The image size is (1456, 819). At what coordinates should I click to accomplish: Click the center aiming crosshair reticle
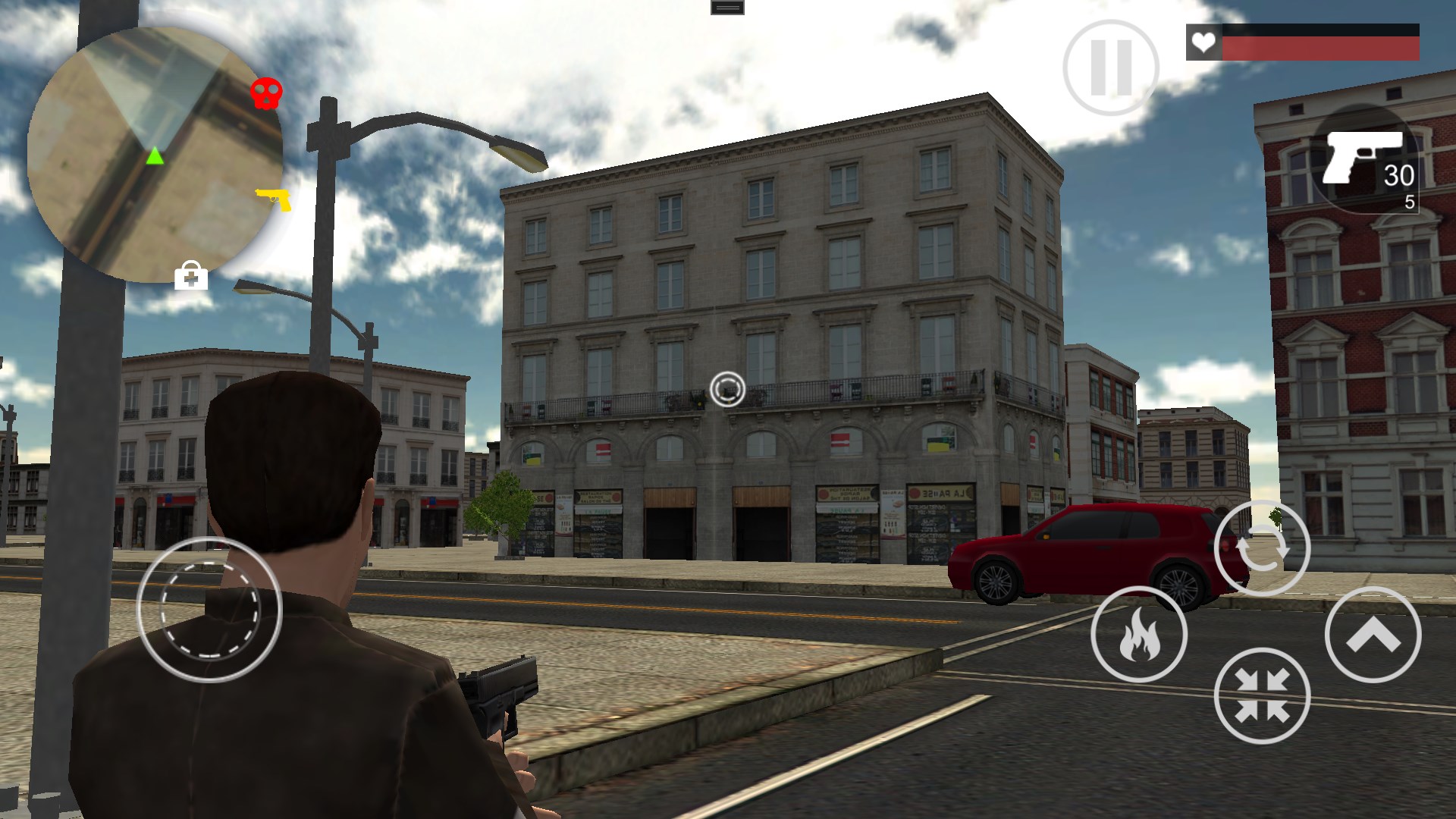coord(727,389)
